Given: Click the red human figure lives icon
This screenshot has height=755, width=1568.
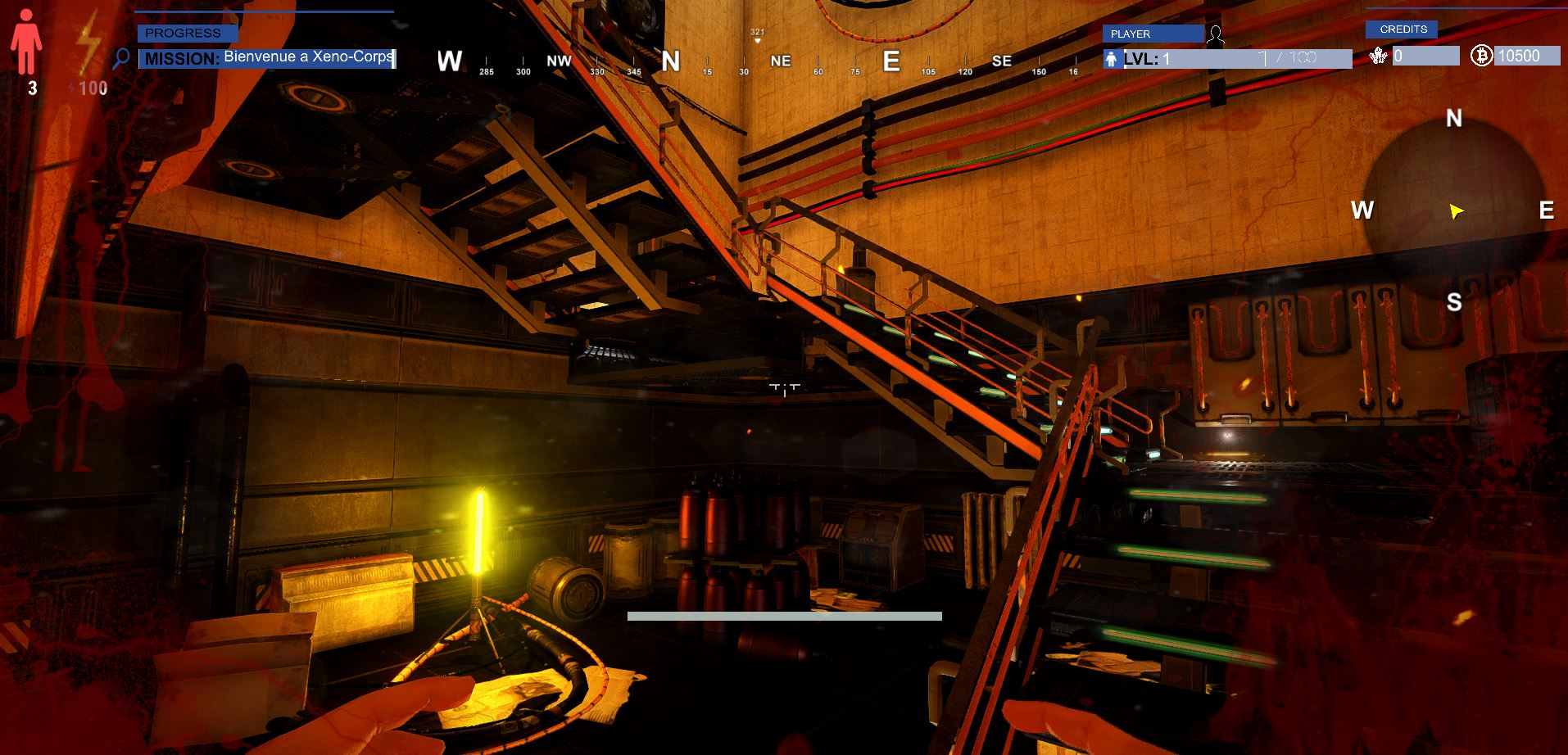Looking at the screenshot, I should tap(26, 43).
